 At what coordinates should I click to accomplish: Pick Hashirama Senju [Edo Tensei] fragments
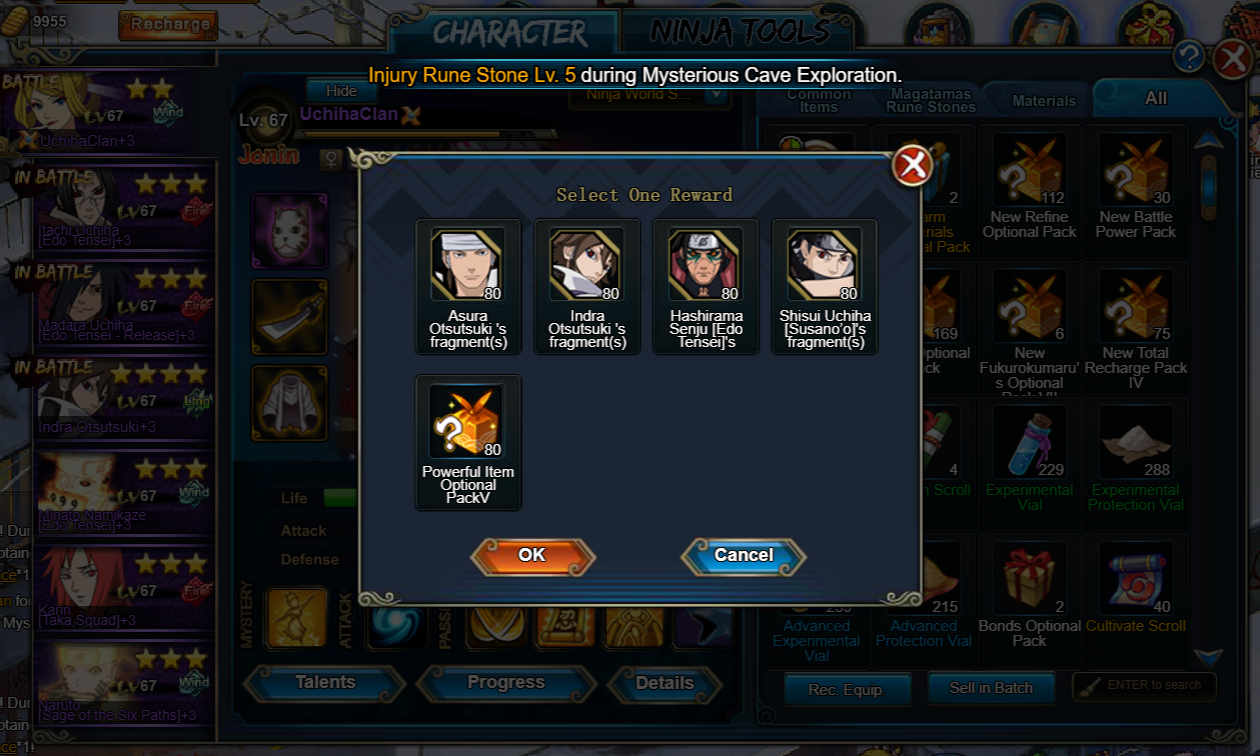pyautogui.click(x=706, y=266)
